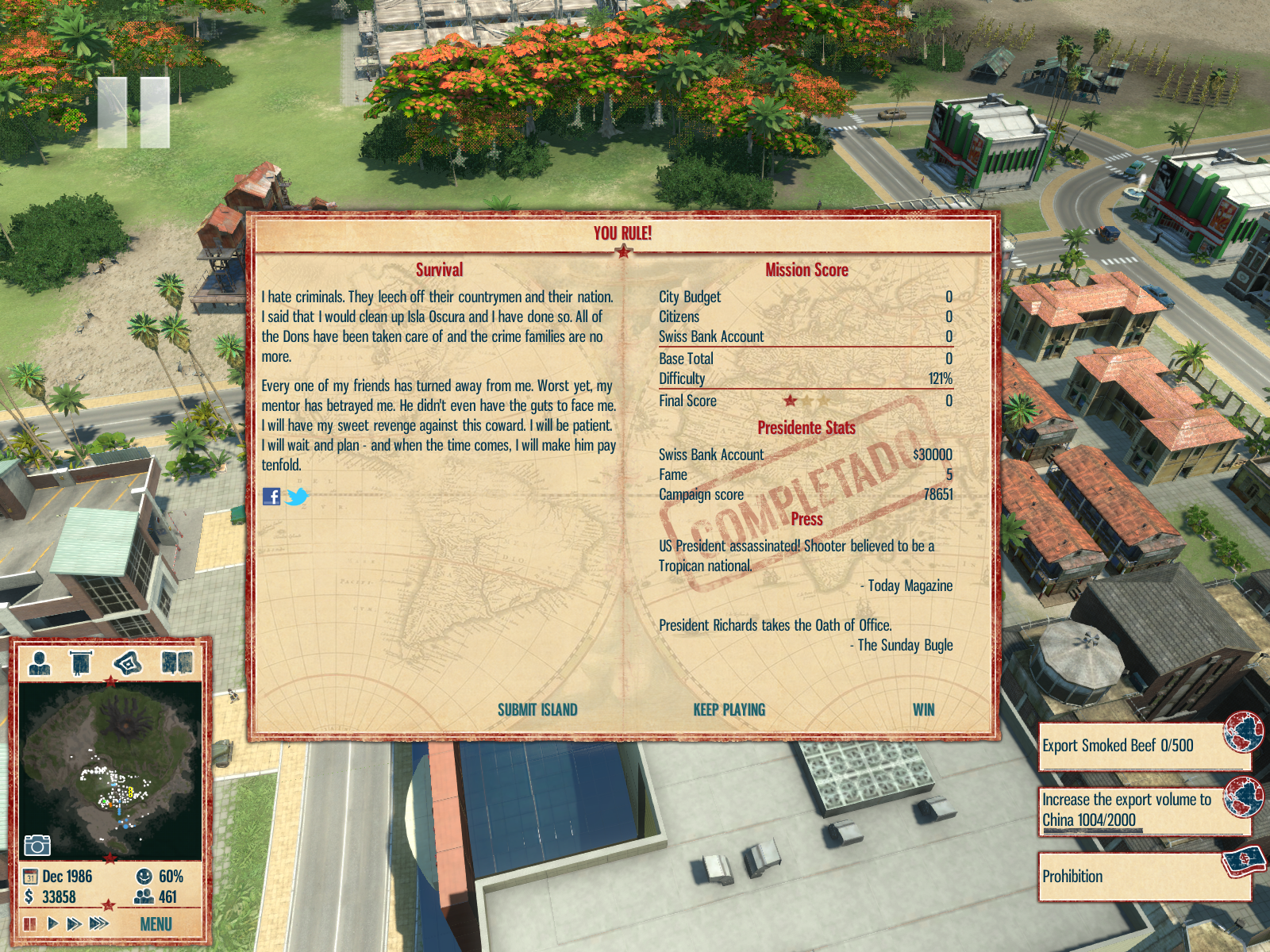Share the result on Facebook
This screenshot has width=1270, height=952.
(271, 497)
